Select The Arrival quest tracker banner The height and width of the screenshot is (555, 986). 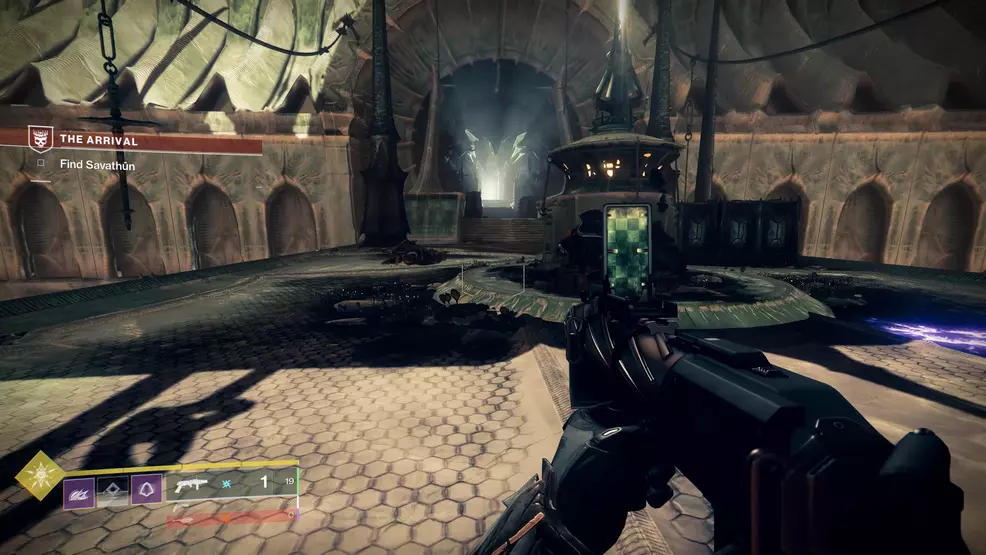click(140, 140)
